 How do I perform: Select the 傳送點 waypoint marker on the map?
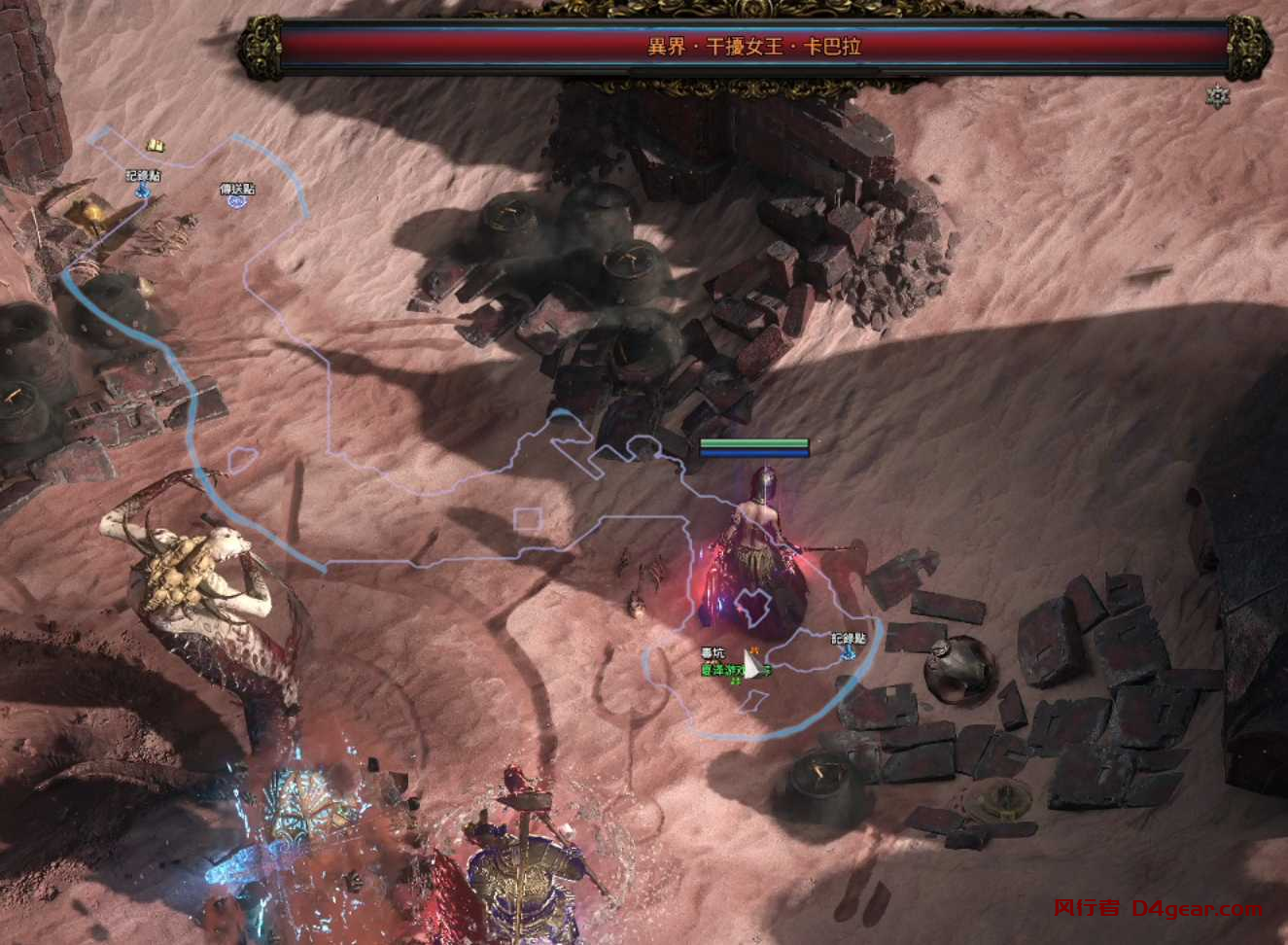coord(236,201)
